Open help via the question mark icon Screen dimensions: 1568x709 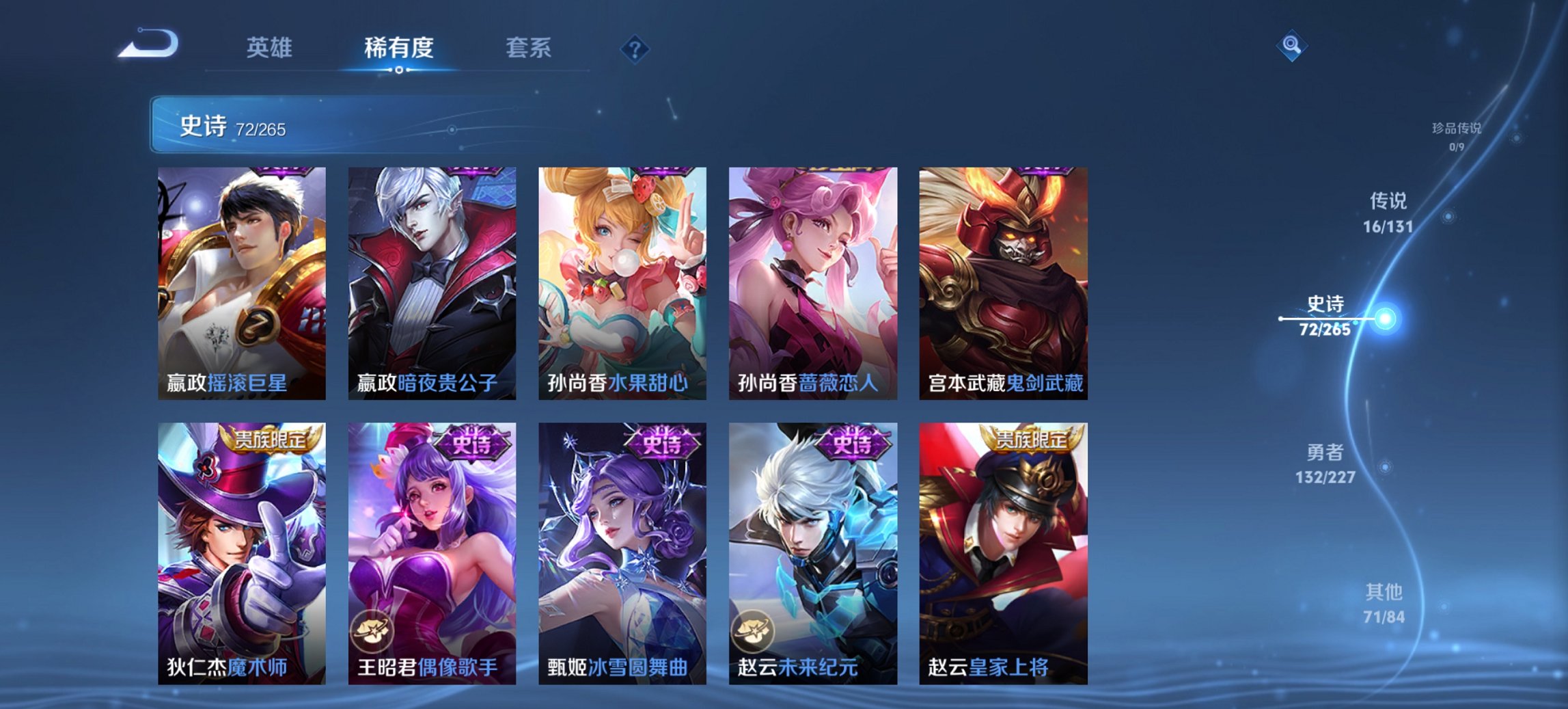(635, 48)
